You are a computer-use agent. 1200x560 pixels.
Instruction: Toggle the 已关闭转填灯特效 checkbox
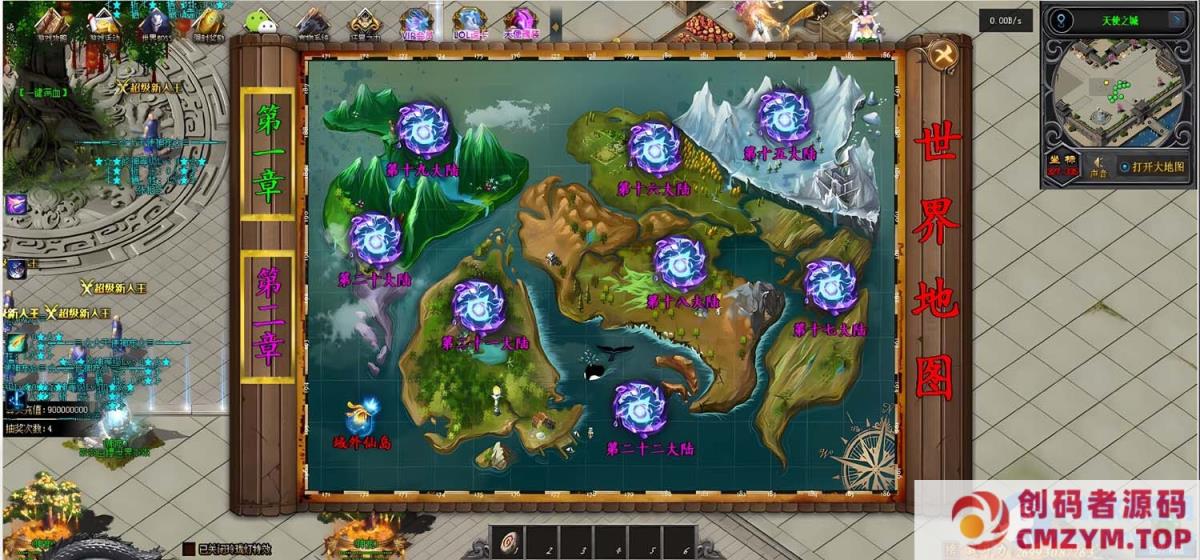188,548
